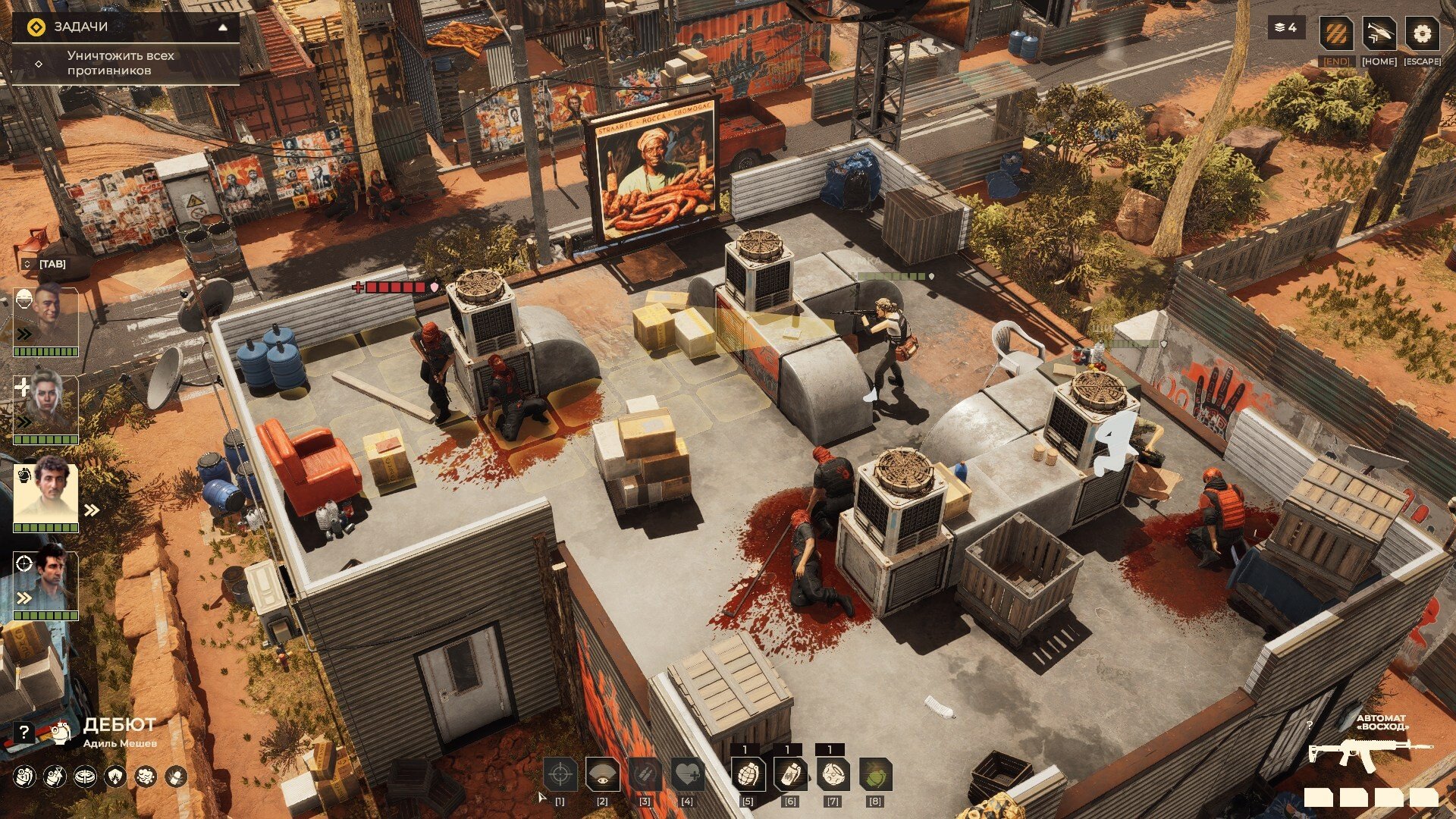Open settings with the gear icon
Screen dimensions: 1456x819
coord(1422,35)
